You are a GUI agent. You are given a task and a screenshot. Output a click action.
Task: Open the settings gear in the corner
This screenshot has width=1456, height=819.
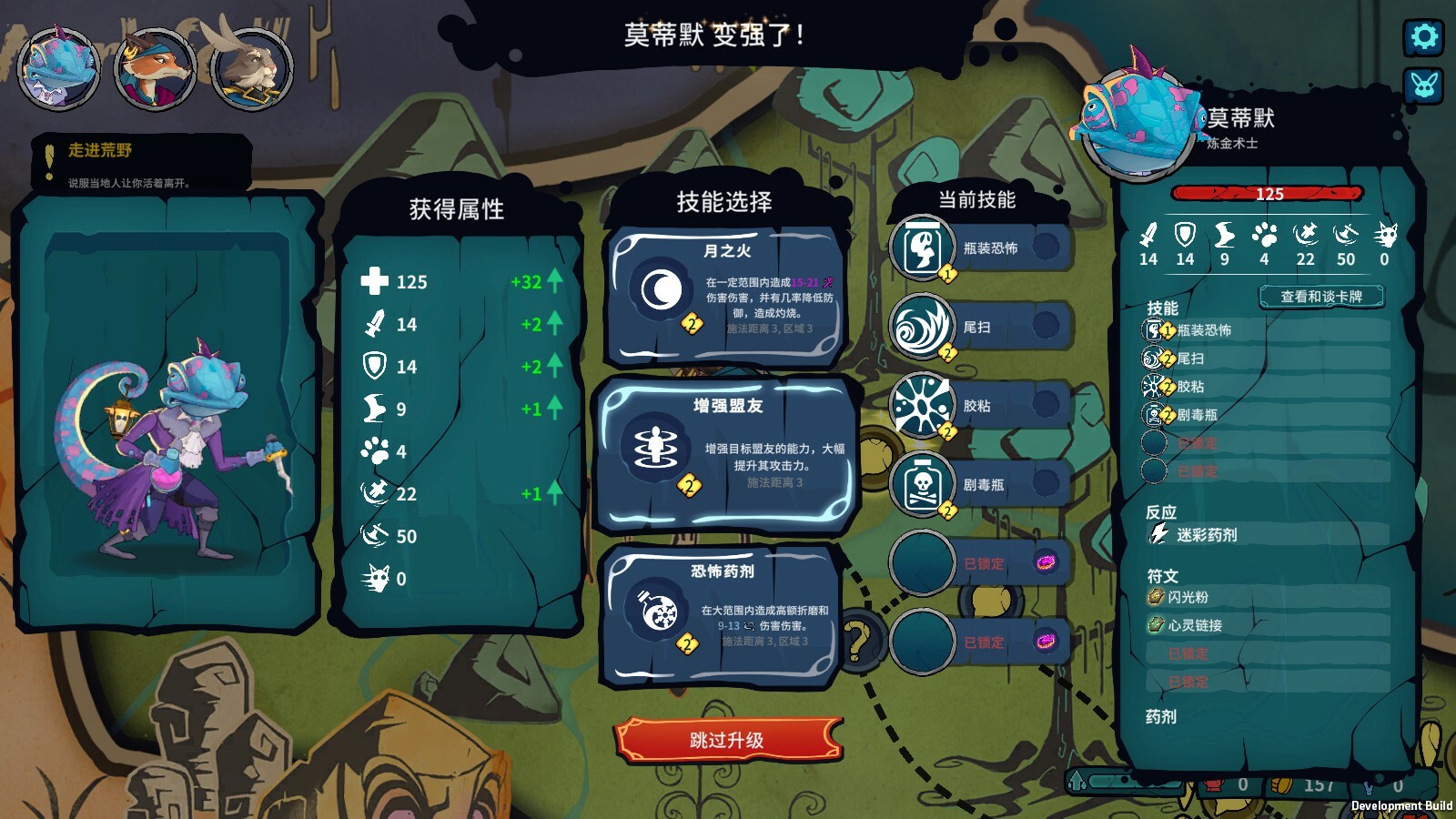[x=1423, y=38]
